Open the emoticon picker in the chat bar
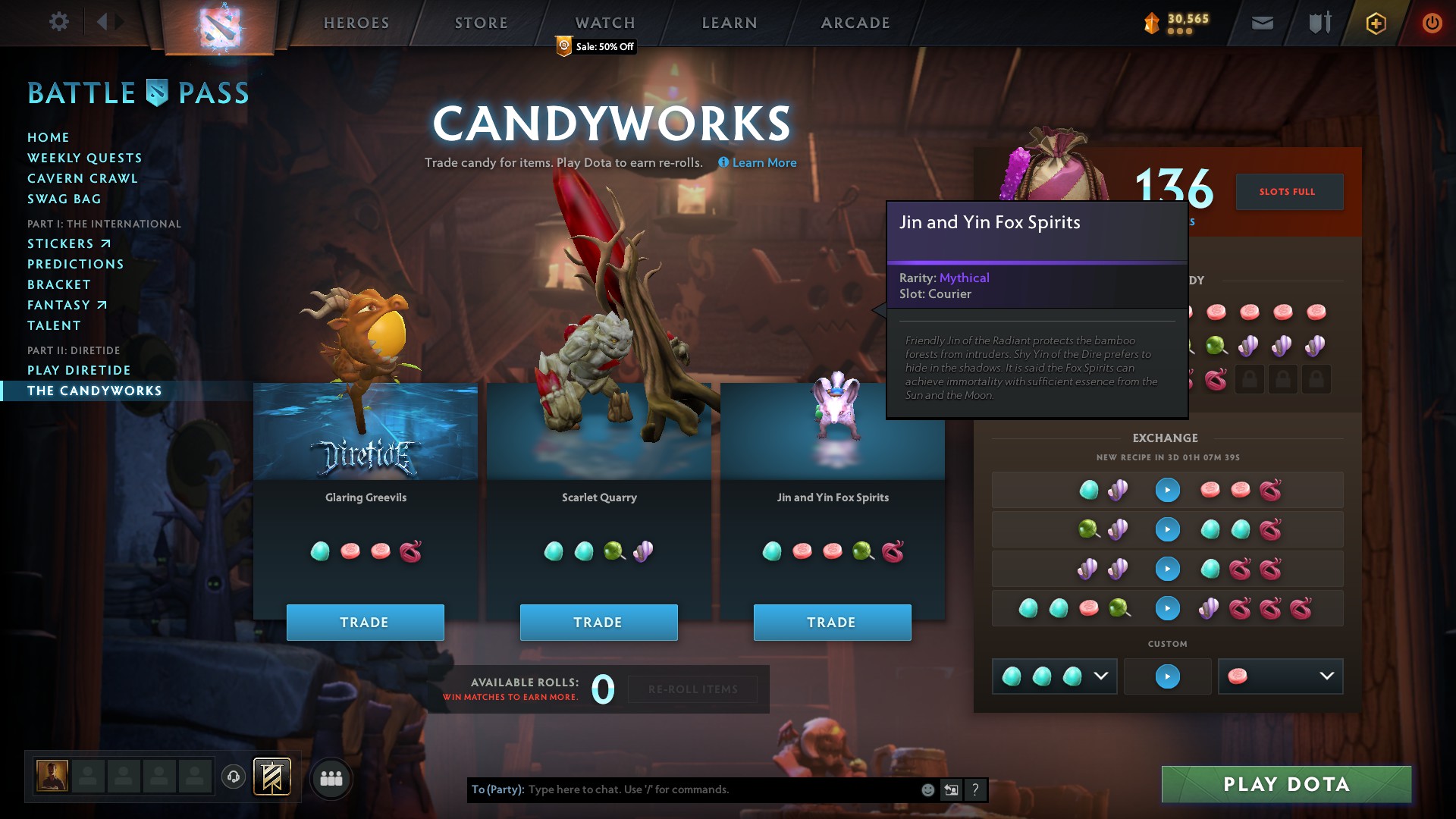Screen dimensions: 1456x819 coord(927,789)
